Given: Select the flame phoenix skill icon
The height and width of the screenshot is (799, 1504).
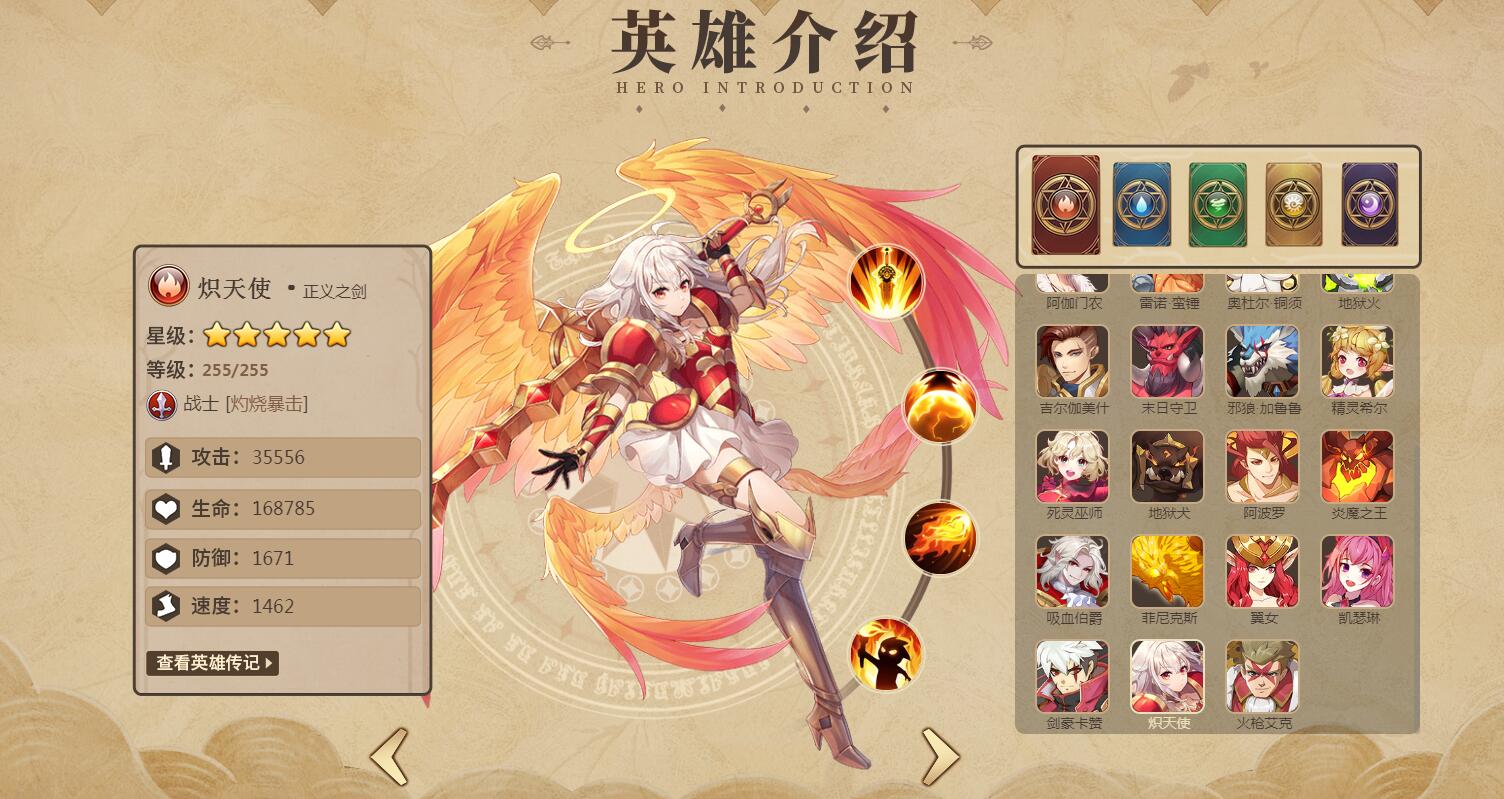Looking at the screenshot, I should click(x=938, y=538).
